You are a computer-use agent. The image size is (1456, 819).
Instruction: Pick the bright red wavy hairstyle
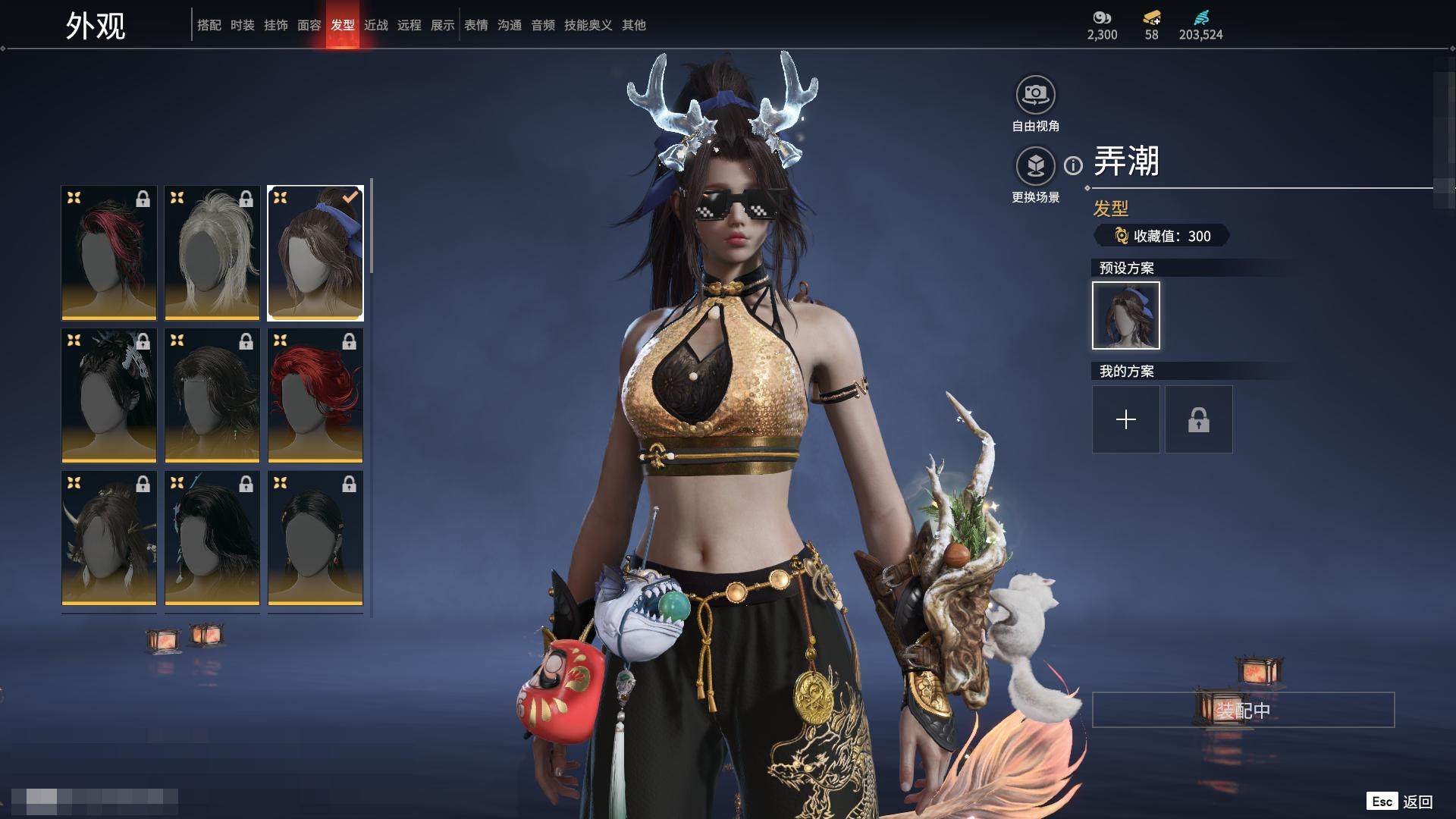point(315,395)
